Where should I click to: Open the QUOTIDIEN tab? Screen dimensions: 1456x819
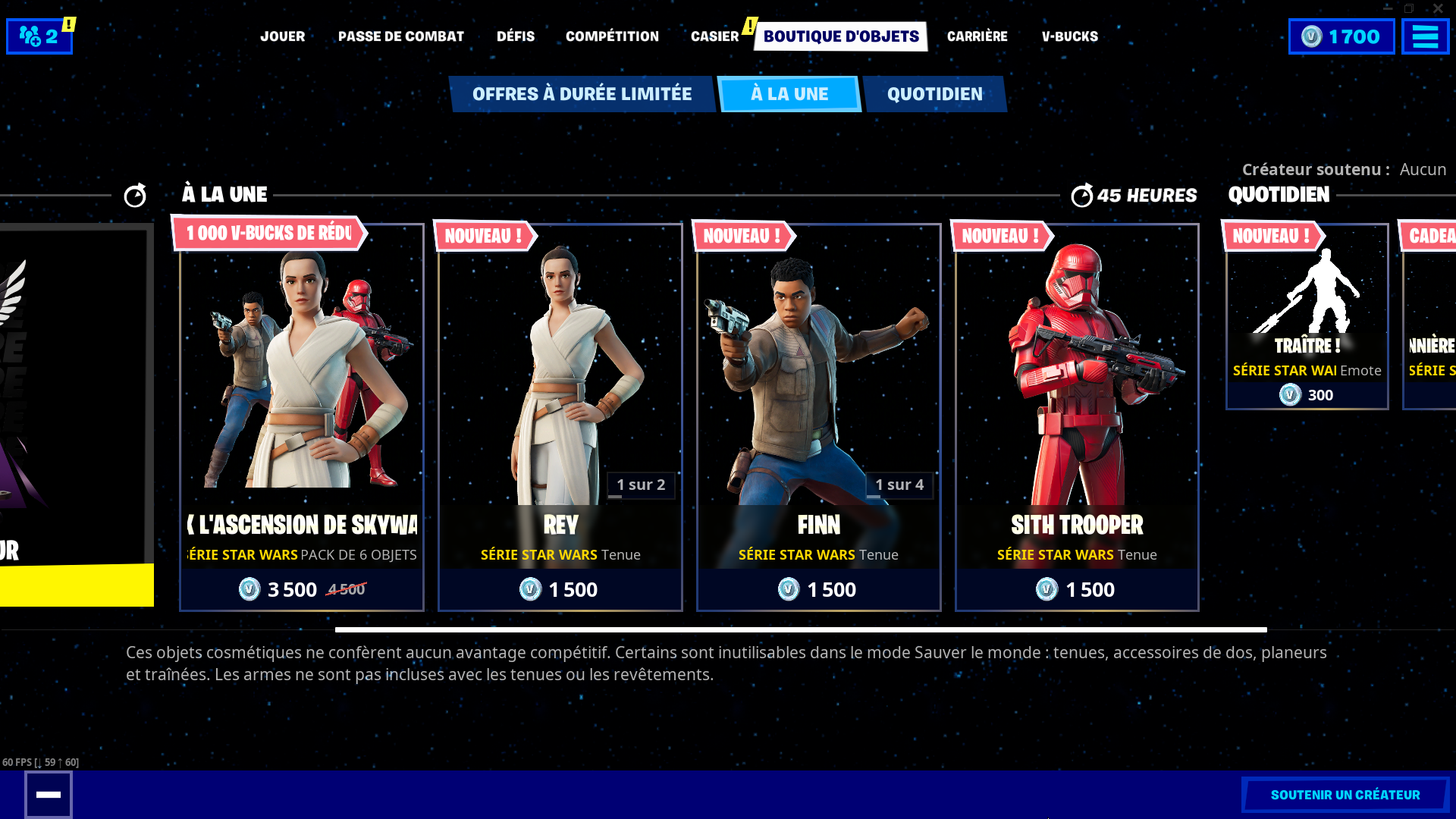coord(934,93)
